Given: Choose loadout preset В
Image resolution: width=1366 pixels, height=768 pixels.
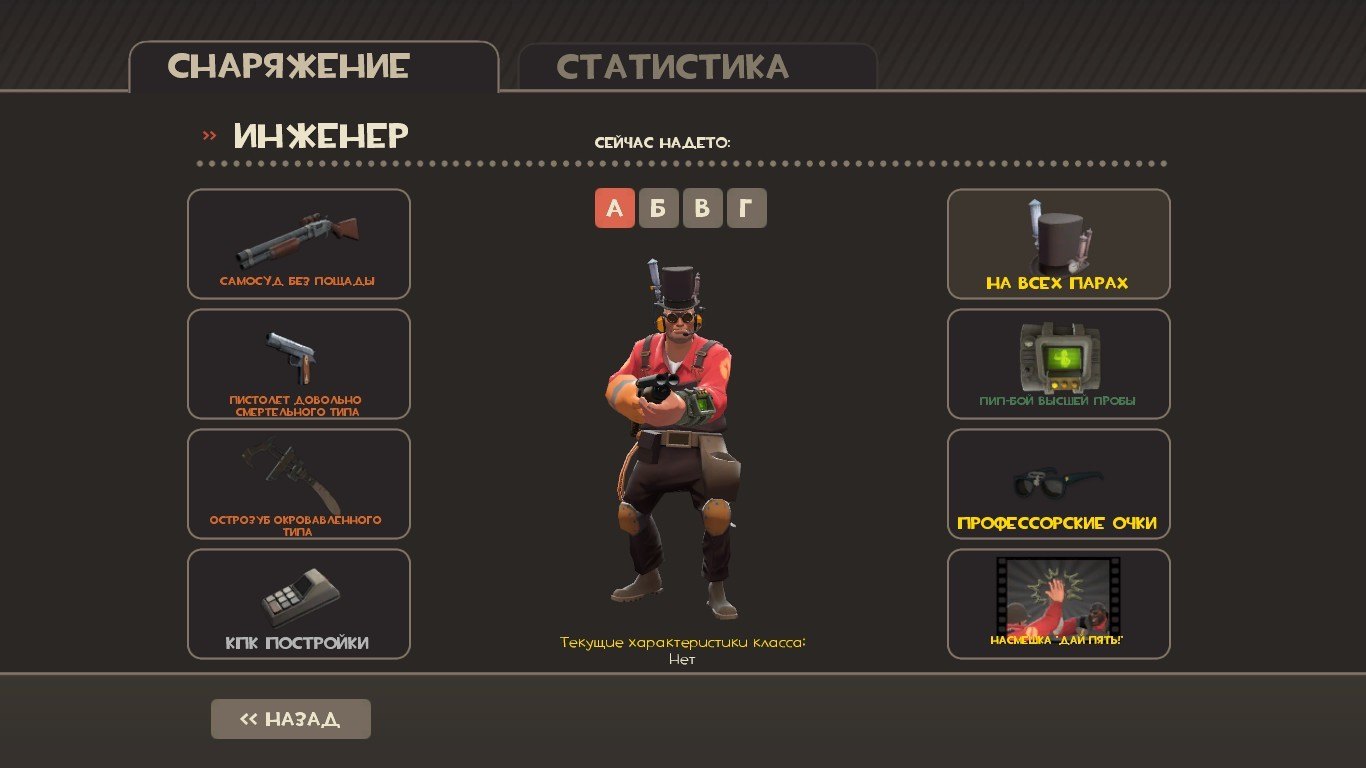Looking at the screenshot, I should (702, 208).
